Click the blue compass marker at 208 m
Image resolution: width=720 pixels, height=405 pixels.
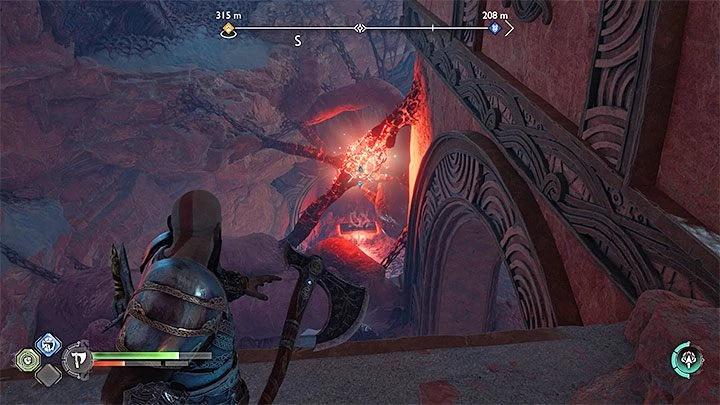(x=494, y=30)
